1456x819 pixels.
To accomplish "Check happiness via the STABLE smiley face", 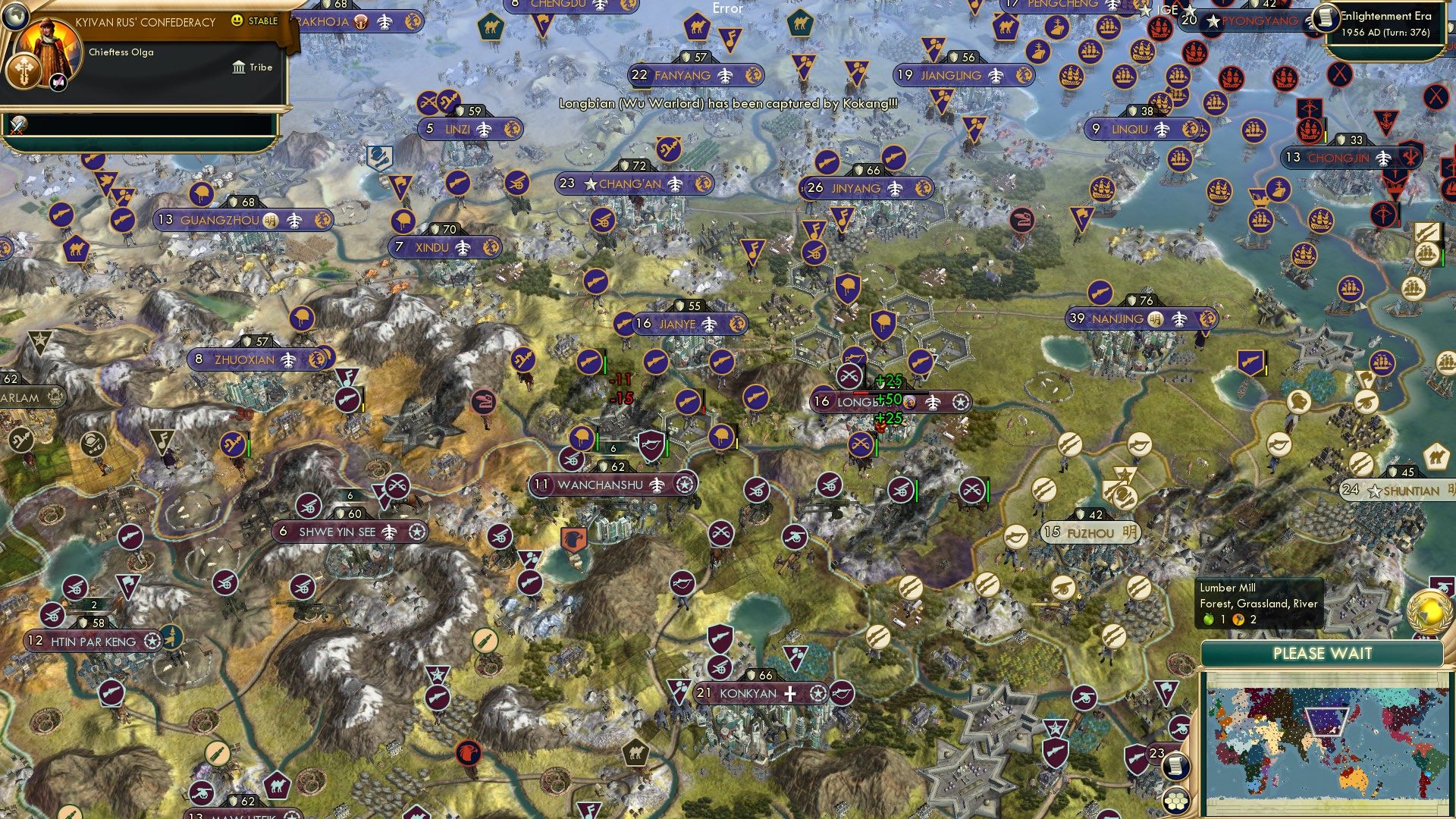I will point(237,20).
